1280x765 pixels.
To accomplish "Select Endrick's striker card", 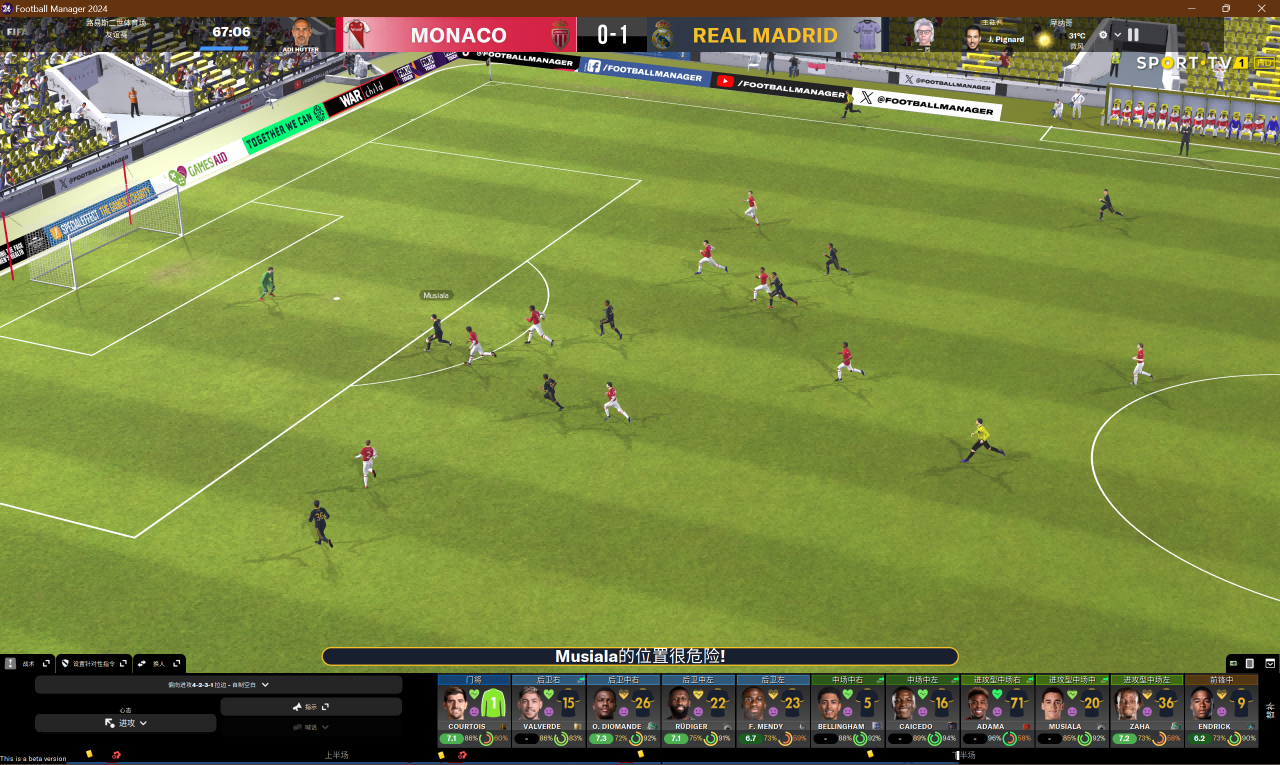I will point(1221,709).
